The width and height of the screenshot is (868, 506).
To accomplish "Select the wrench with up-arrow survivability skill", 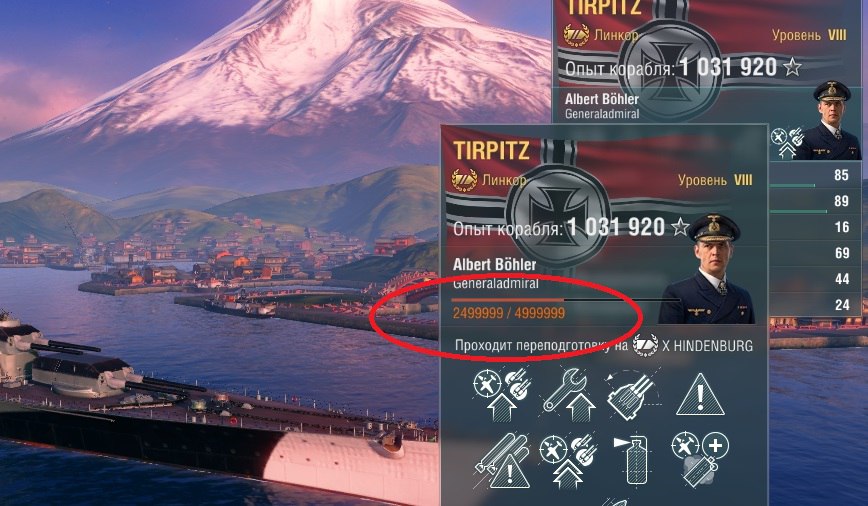I will coord(569,391).
